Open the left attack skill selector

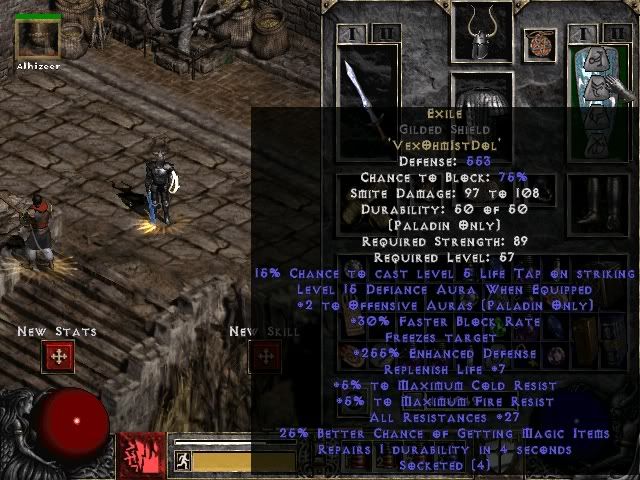coord(141,455)
